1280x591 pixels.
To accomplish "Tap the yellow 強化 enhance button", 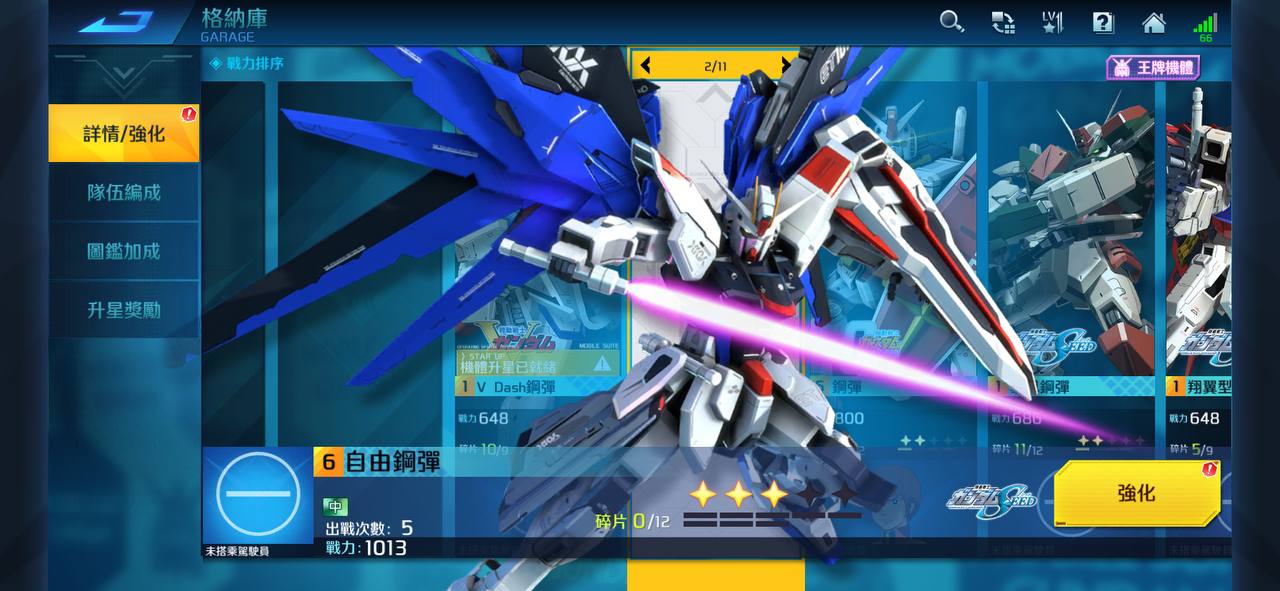I will click(x=1136, y=493).
